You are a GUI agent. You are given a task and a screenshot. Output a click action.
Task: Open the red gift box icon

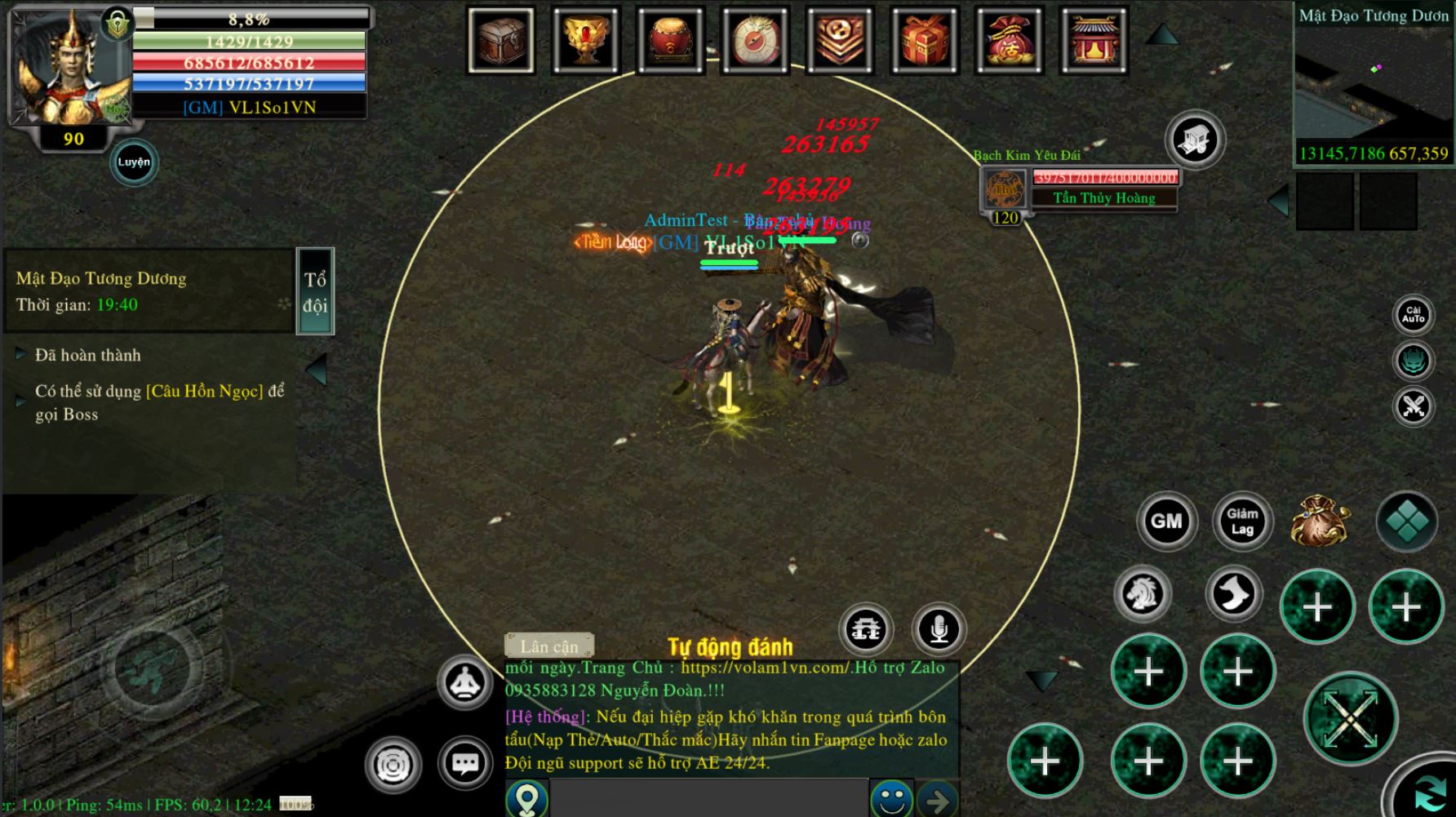coord(925,40)
